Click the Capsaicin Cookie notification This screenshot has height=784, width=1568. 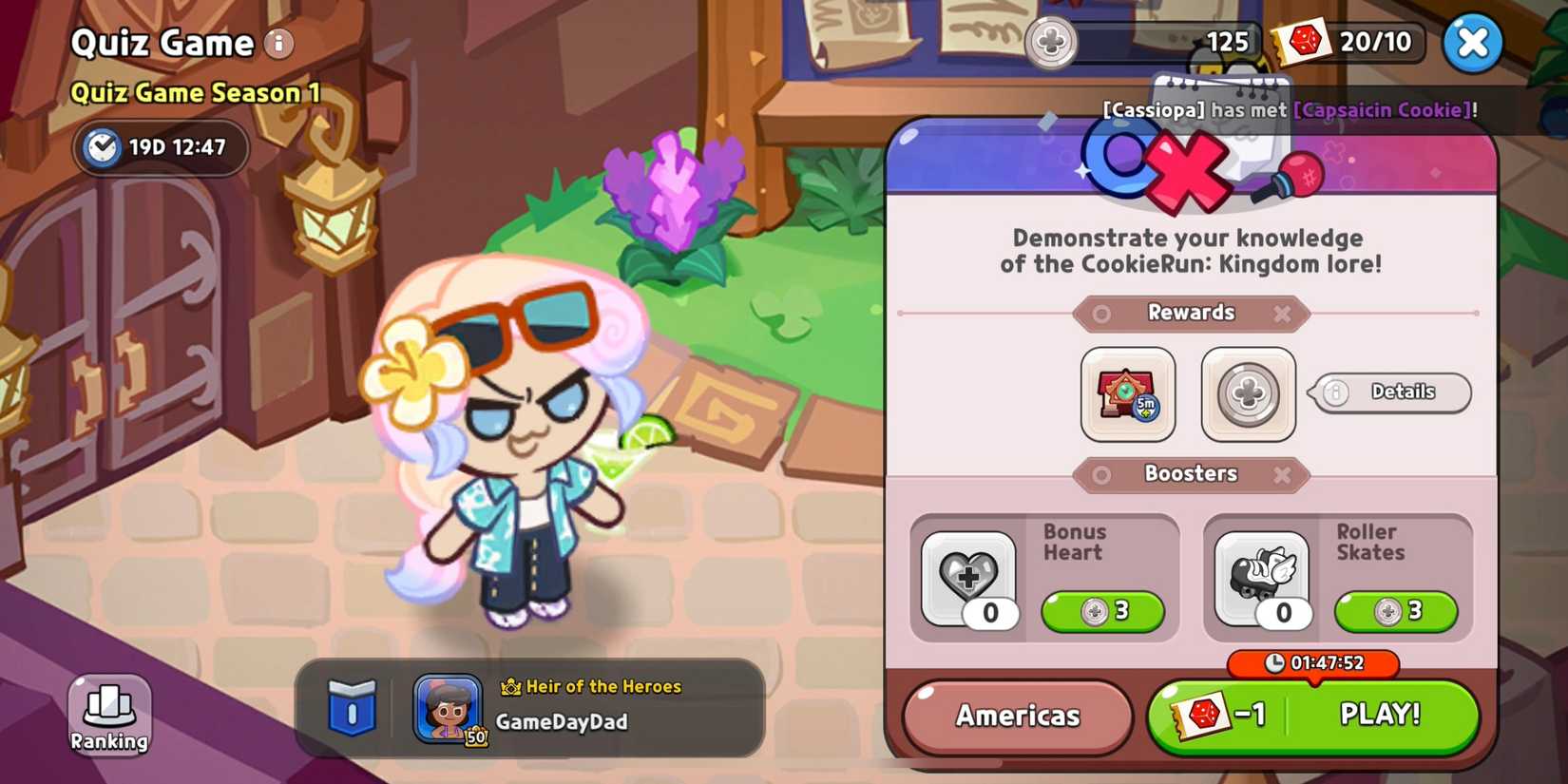click(1383, 109)
